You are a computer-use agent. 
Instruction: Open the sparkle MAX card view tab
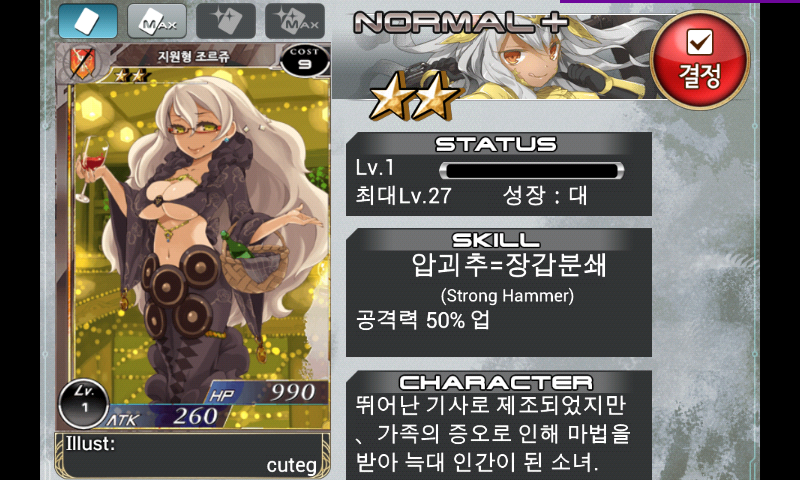pyautogui.click(x=294, y=21)
